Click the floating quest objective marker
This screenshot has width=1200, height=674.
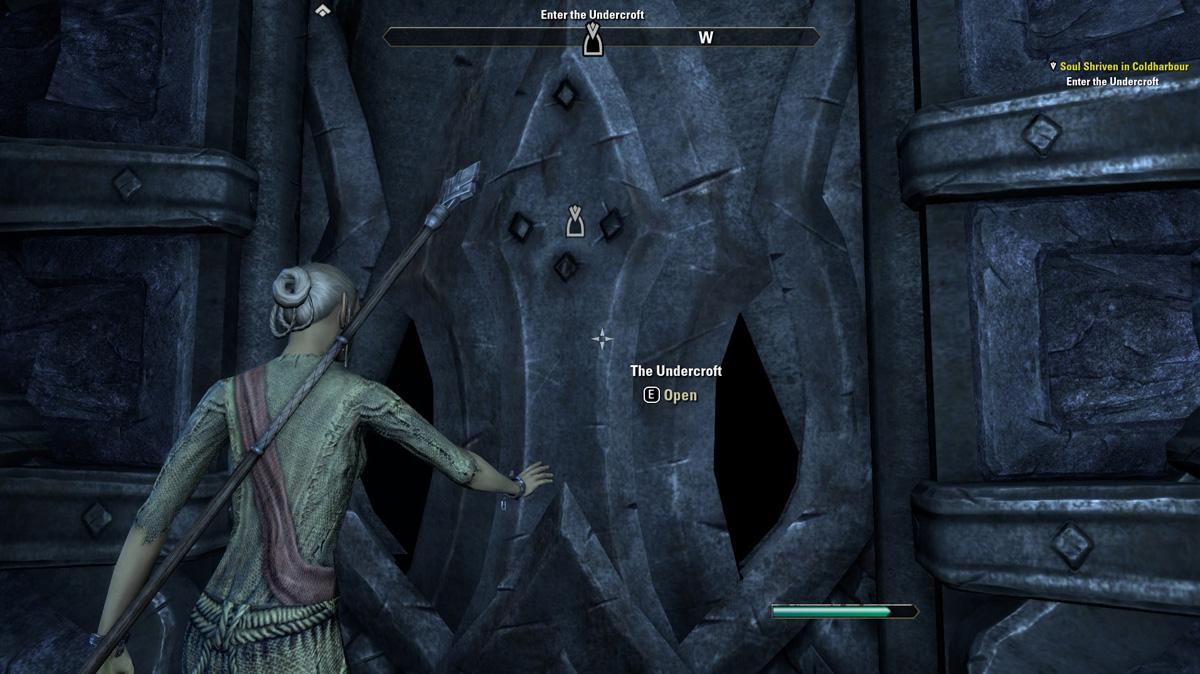(575, 221)
